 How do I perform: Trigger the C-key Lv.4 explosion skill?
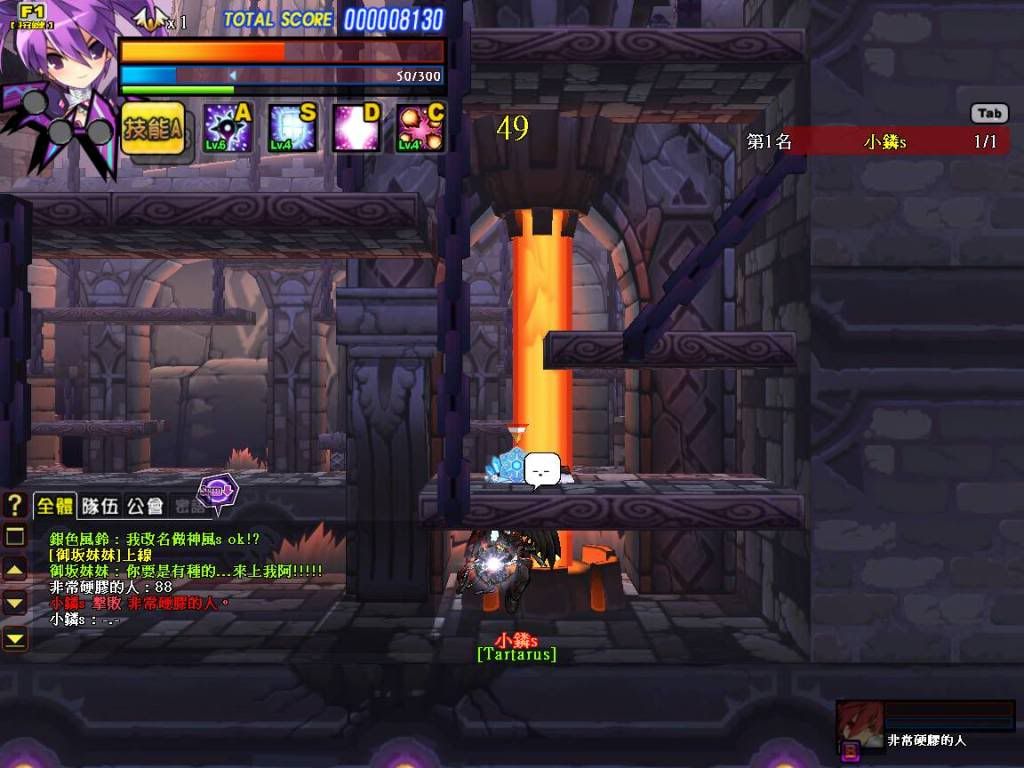[x=420, y=128]
